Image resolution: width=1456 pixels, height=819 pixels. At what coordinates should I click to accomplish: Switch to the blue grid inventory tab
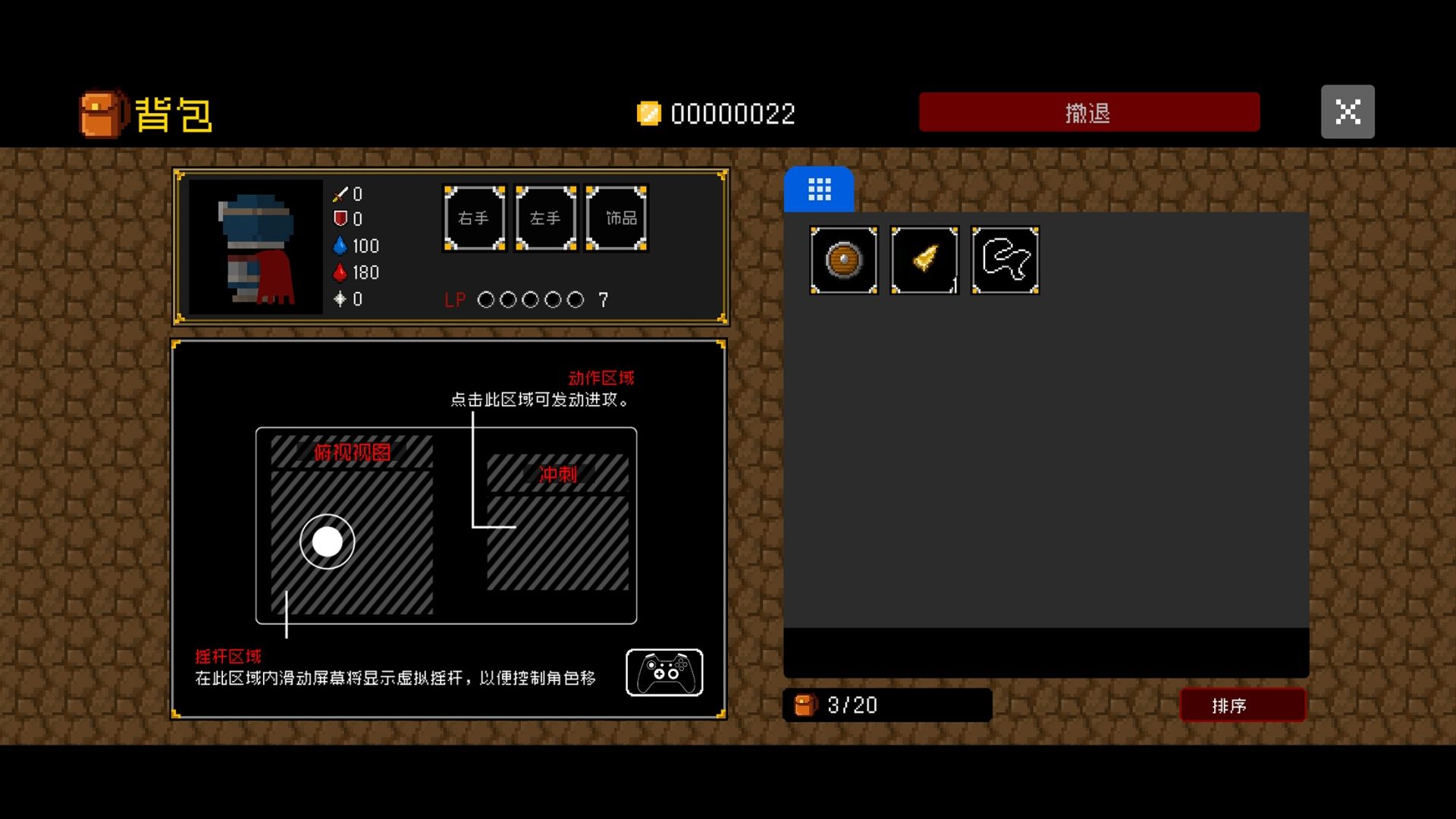(819, 189)
